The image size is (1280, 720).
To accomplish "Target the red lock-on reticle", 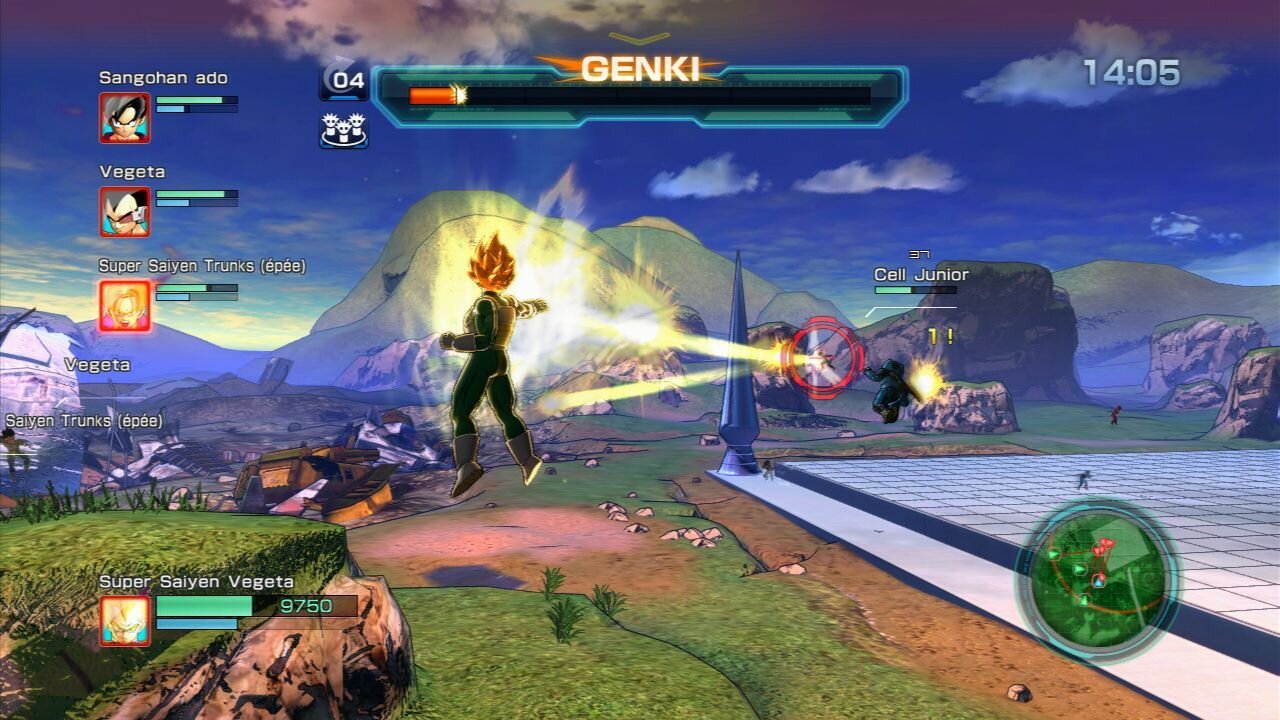I will 822,357.
